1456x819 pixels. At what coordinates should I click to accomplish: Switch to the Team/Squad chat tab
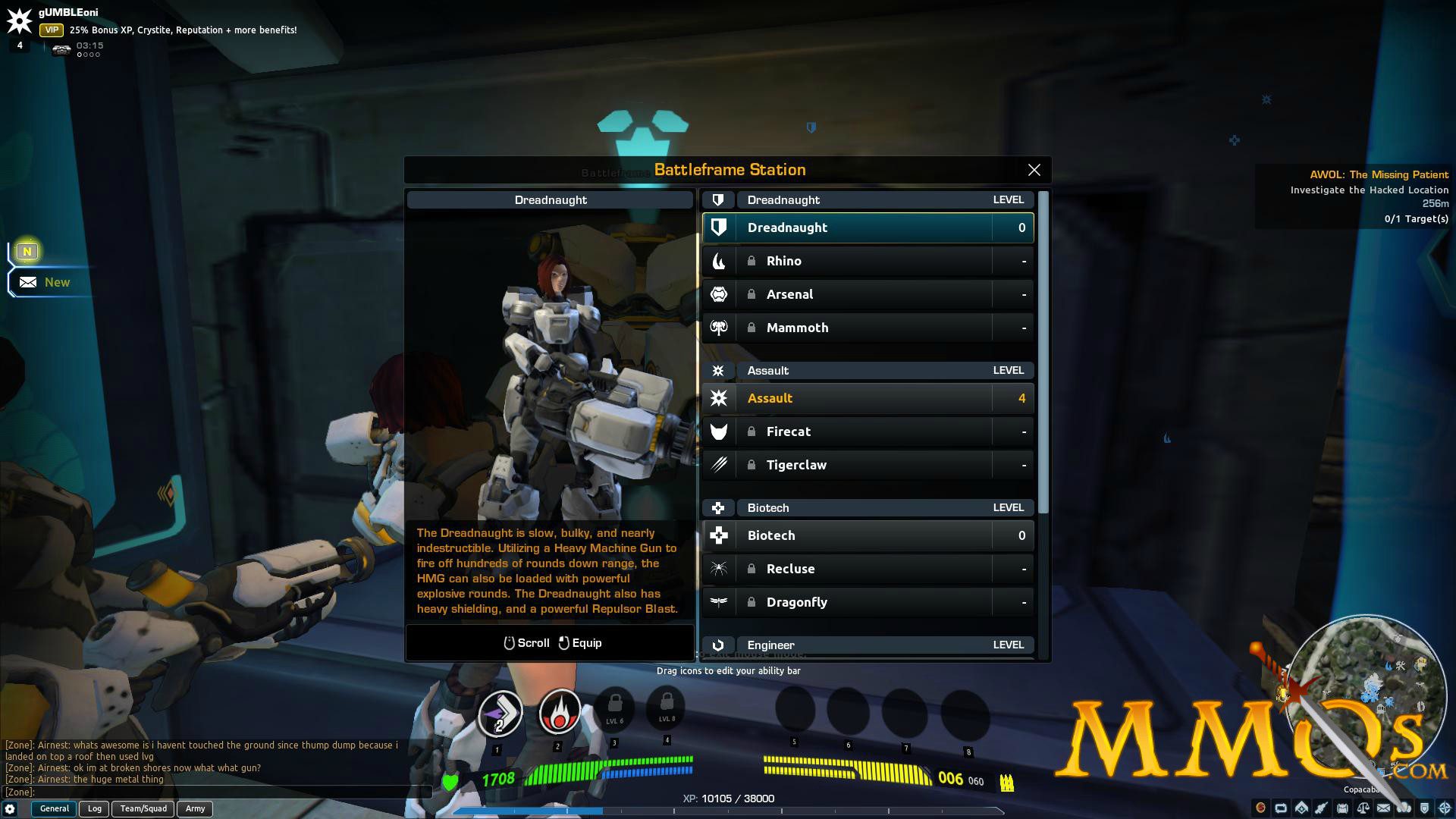coord(142,808)
